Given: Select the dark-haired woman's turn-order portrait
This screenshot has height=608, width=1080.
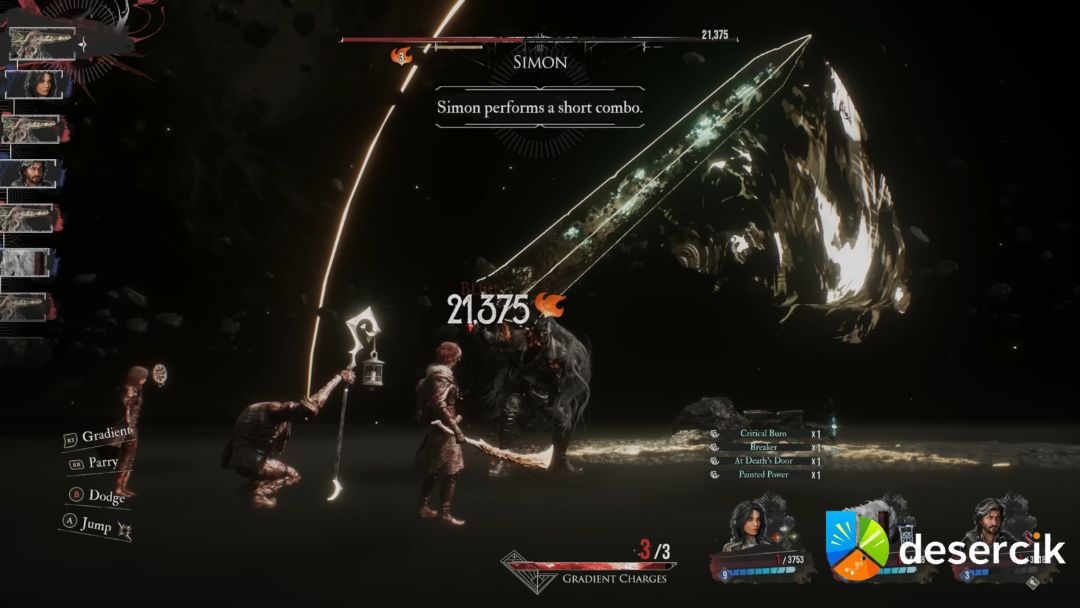Looking at the screenshot, I should (x=34, y=85).
